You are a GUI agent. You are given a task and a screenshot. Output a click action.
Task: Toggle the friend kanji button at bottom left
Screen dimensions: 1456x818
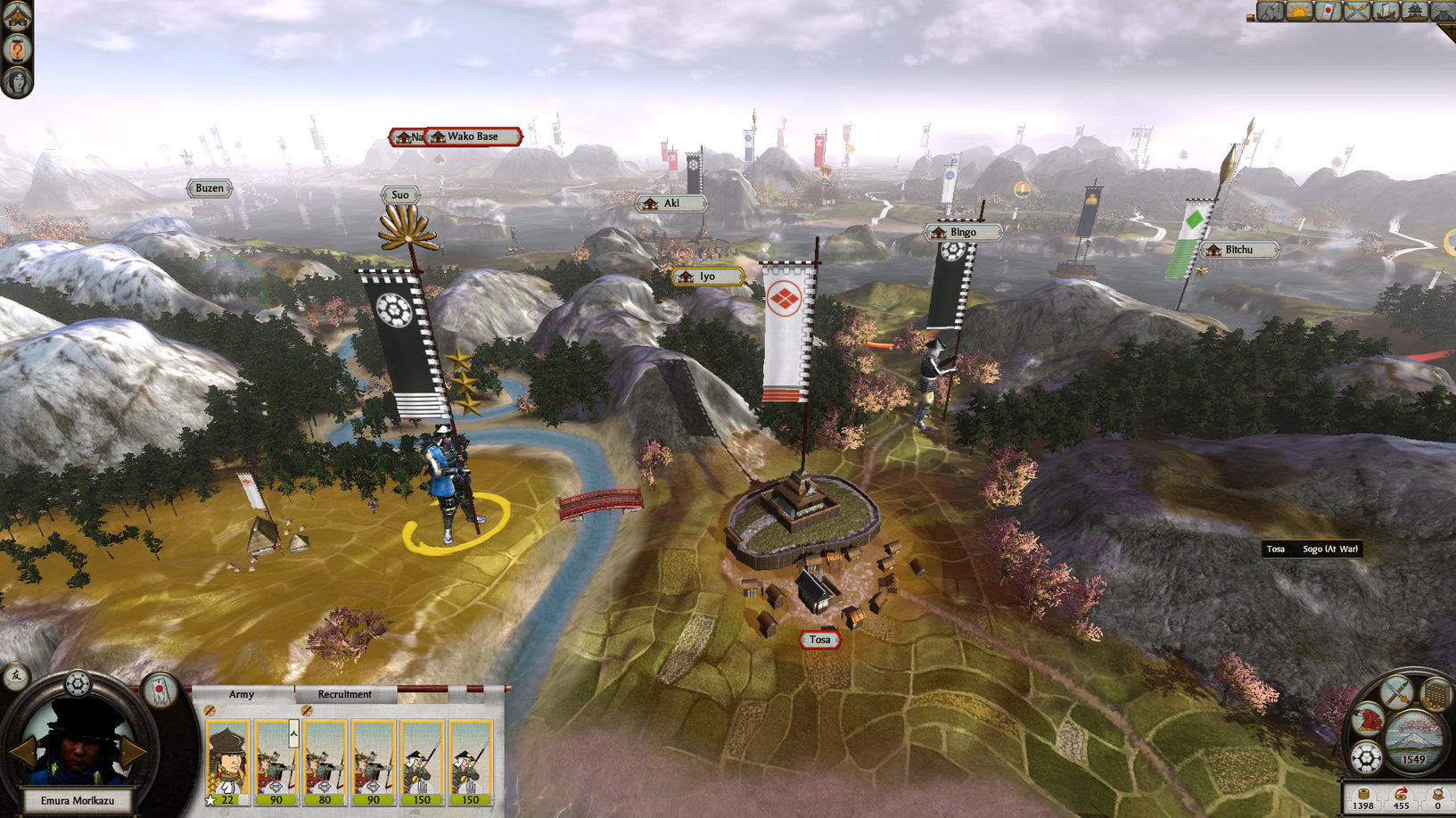pos(16,679)
